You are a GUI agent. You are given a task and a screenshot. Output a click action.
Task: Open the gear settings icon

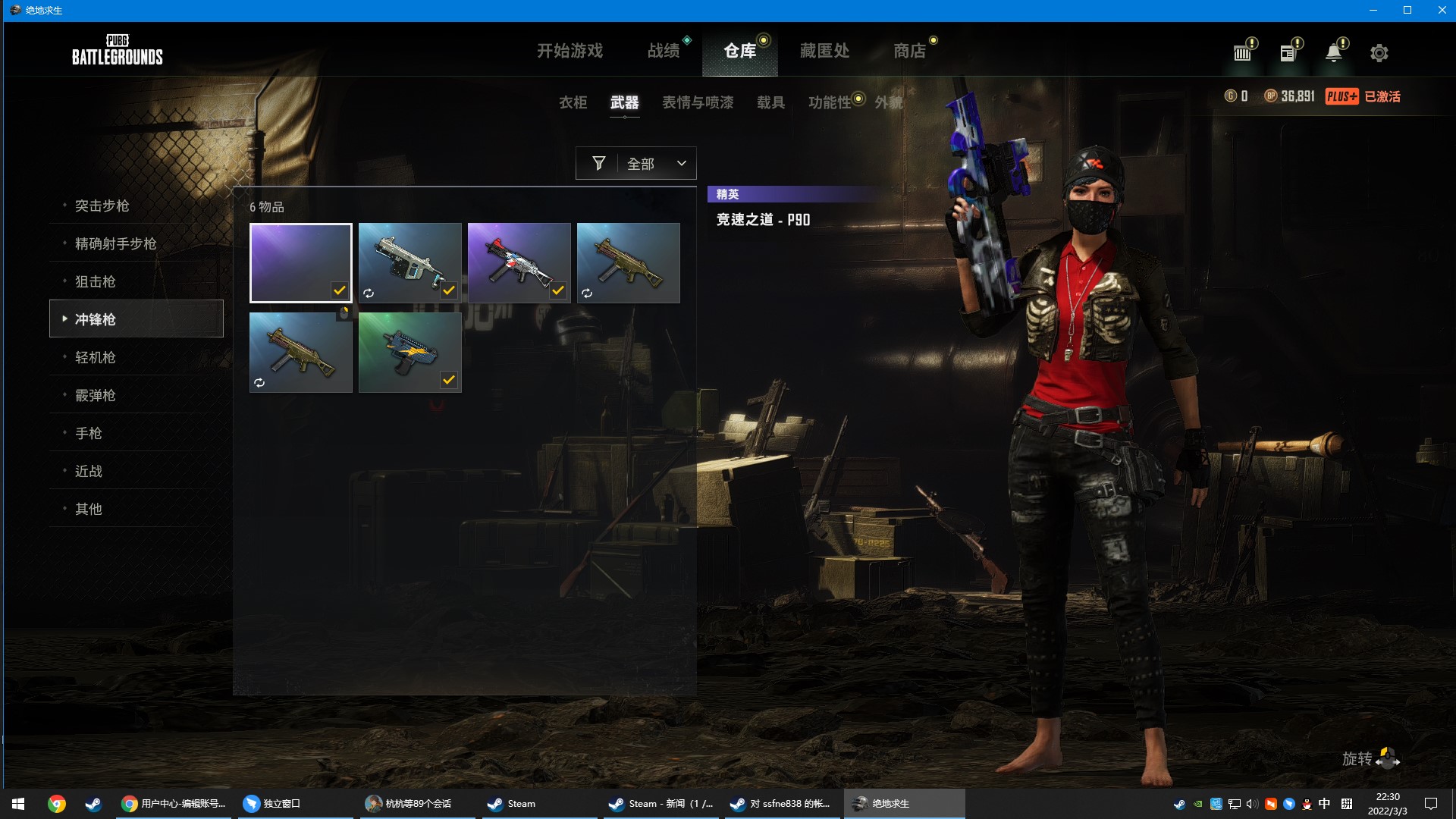click(x=1379, y=53)
